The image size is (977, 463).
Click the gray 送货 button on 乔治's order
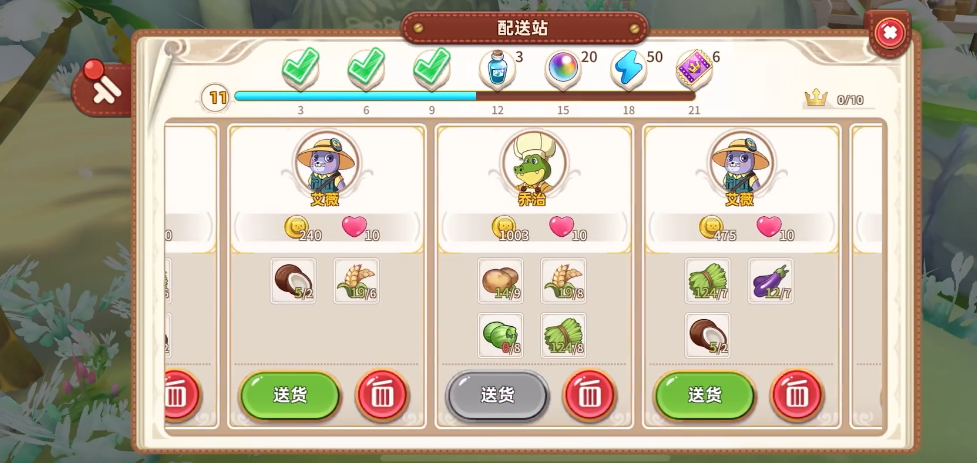[496, 395]
